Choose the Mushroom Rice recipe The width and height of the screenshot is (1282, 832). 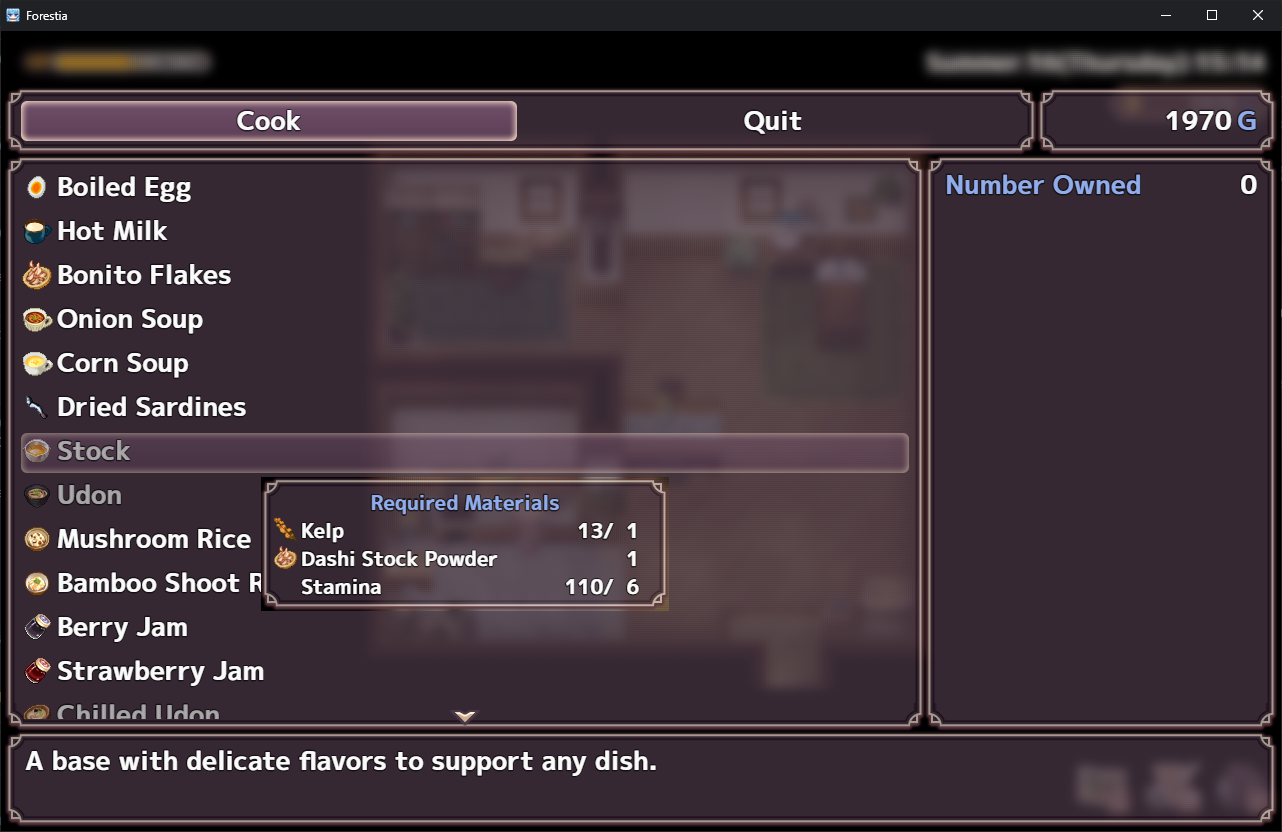click(x=154, y=539)
